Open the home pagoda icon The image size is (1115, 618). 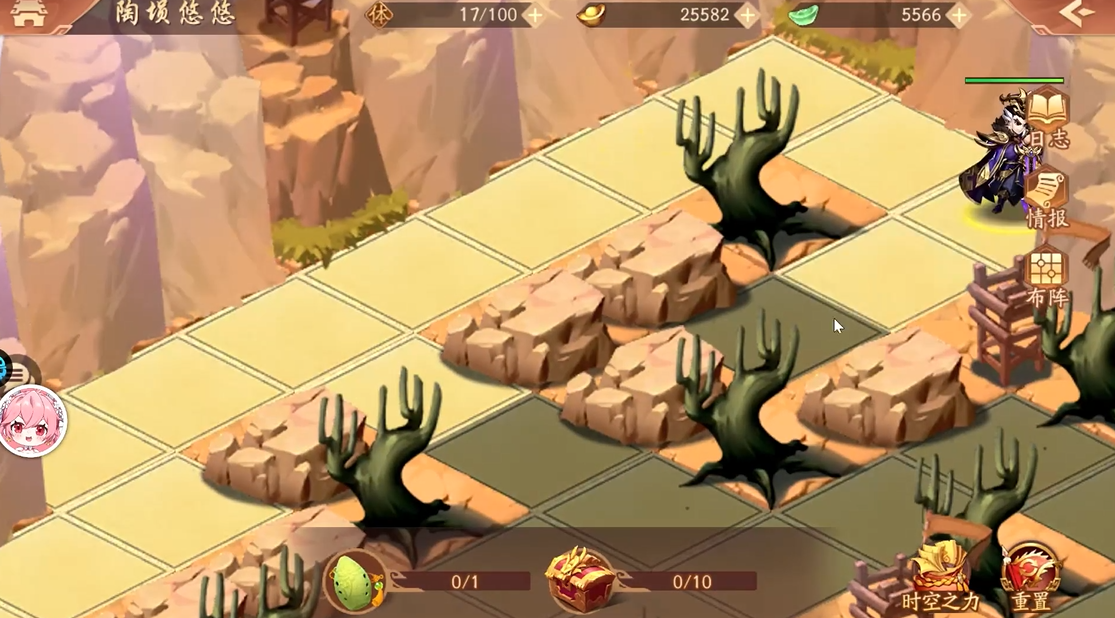(29, 14)
